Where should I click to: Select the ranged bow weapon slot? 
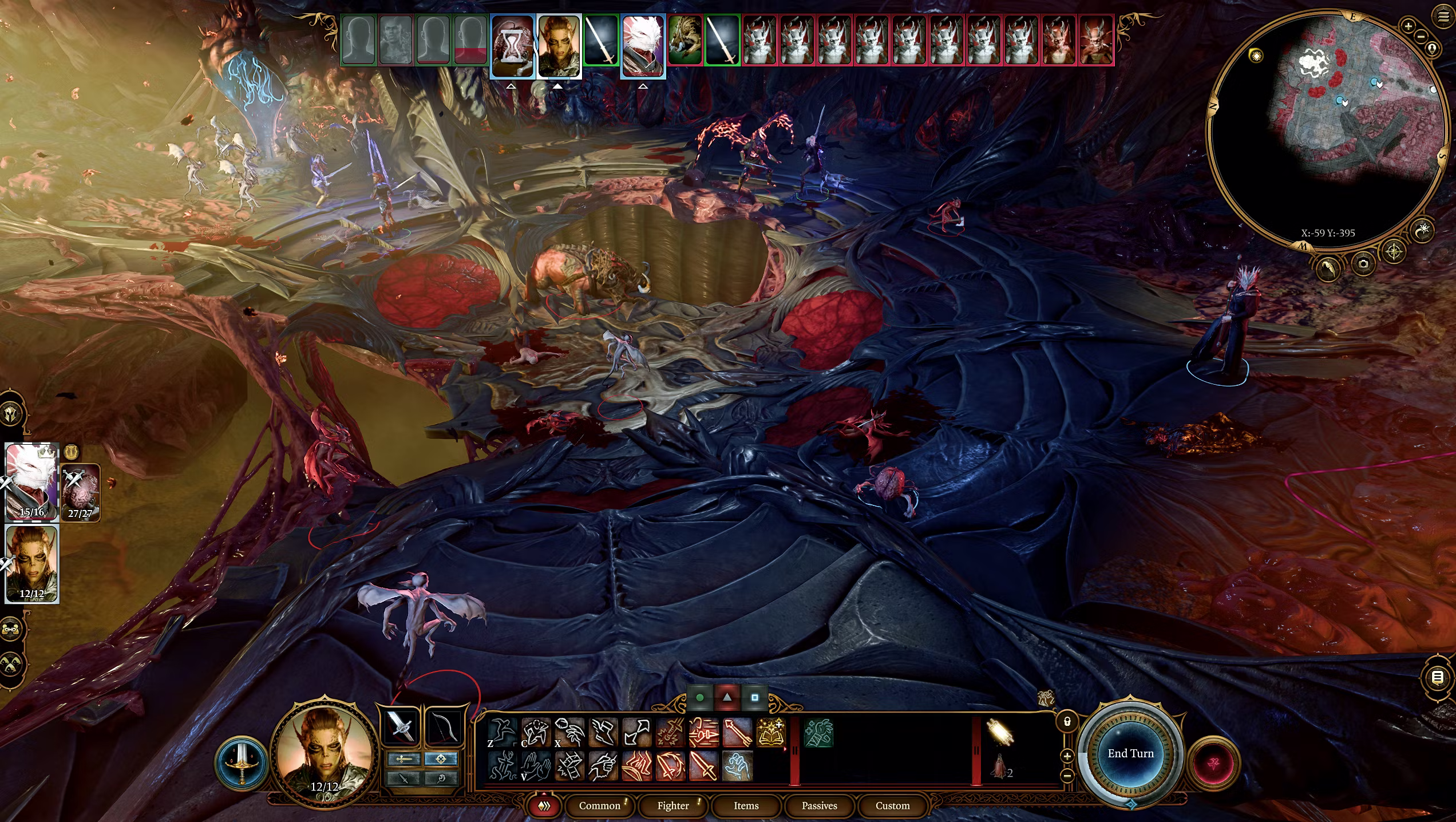click(x=444, y=727)
